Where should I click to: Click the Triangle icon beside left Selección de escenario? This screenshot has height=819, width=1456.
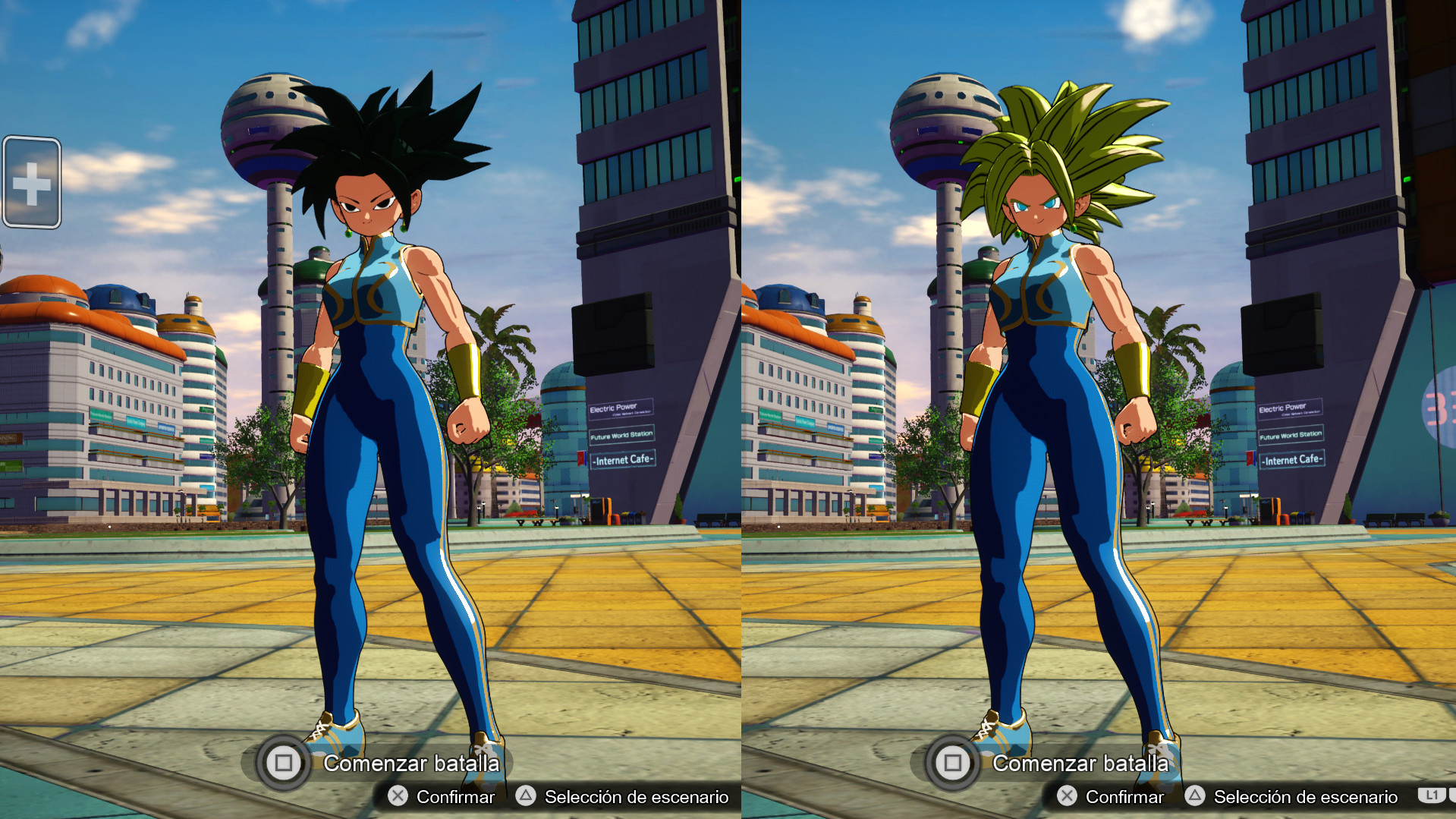point(525,797)
